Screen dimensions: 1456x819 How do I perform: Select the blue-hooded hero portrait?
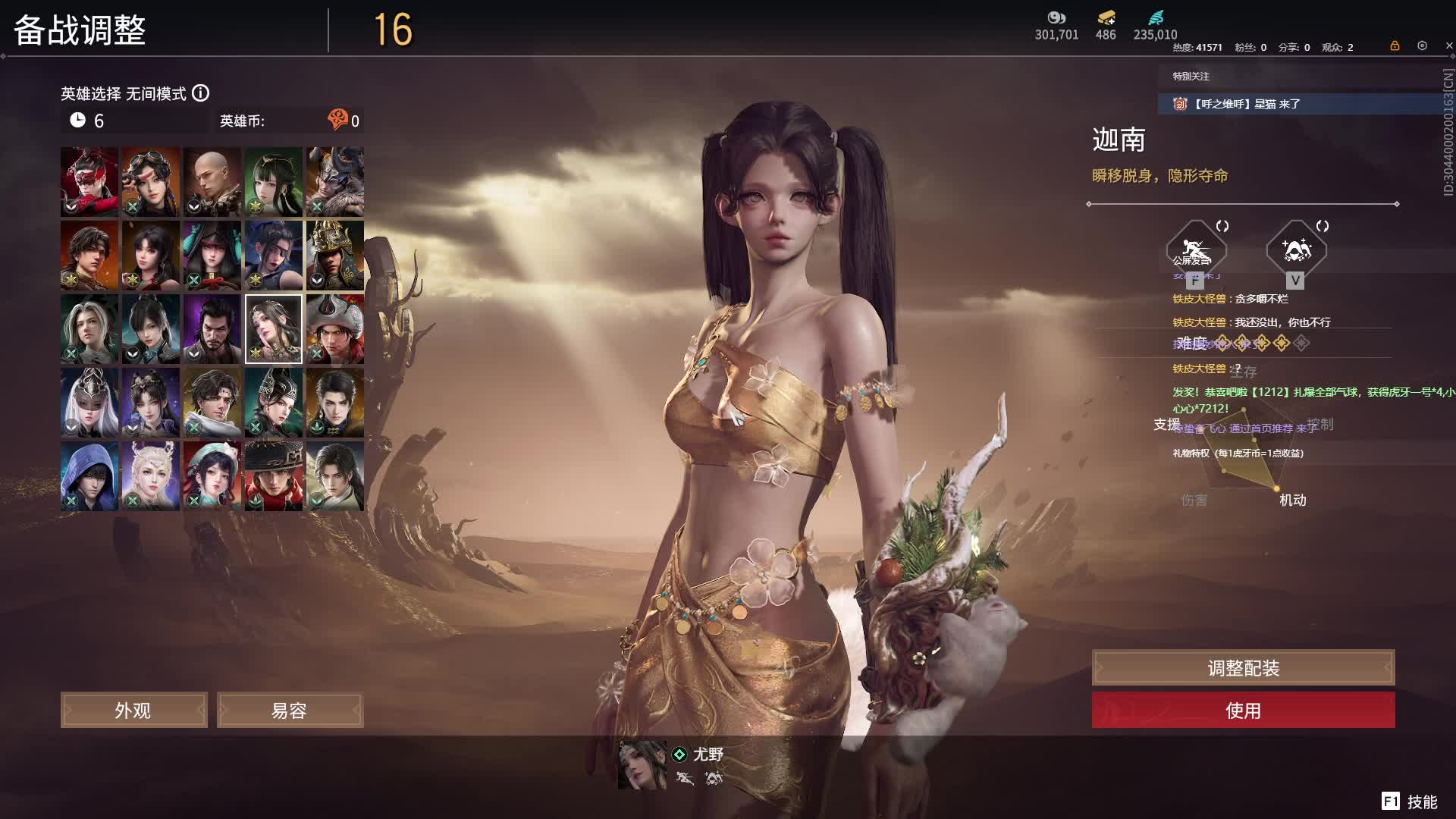89,476
